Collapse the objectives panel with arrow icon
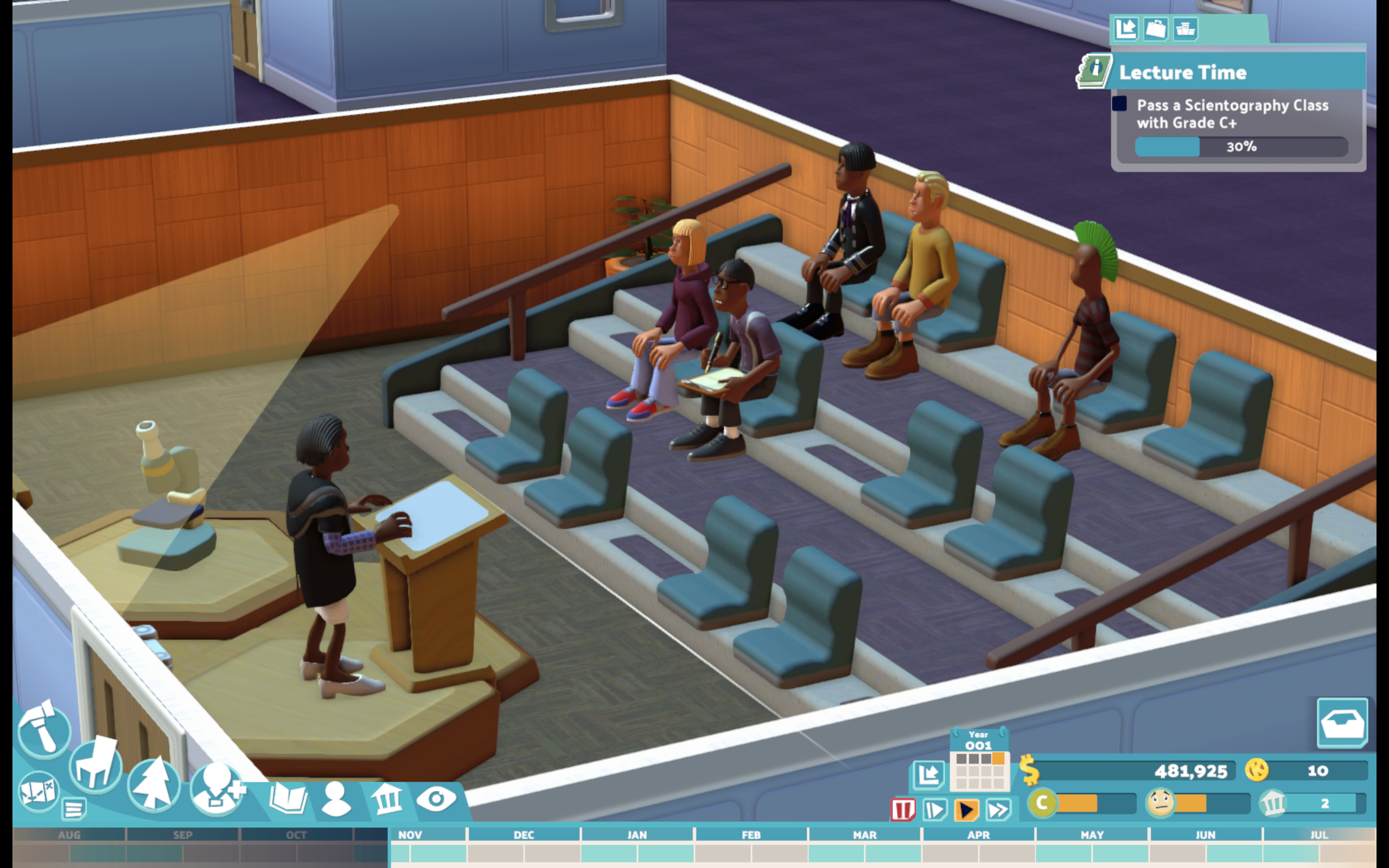Viewport: 1389px width, 868px height. tap(1125, 28)
